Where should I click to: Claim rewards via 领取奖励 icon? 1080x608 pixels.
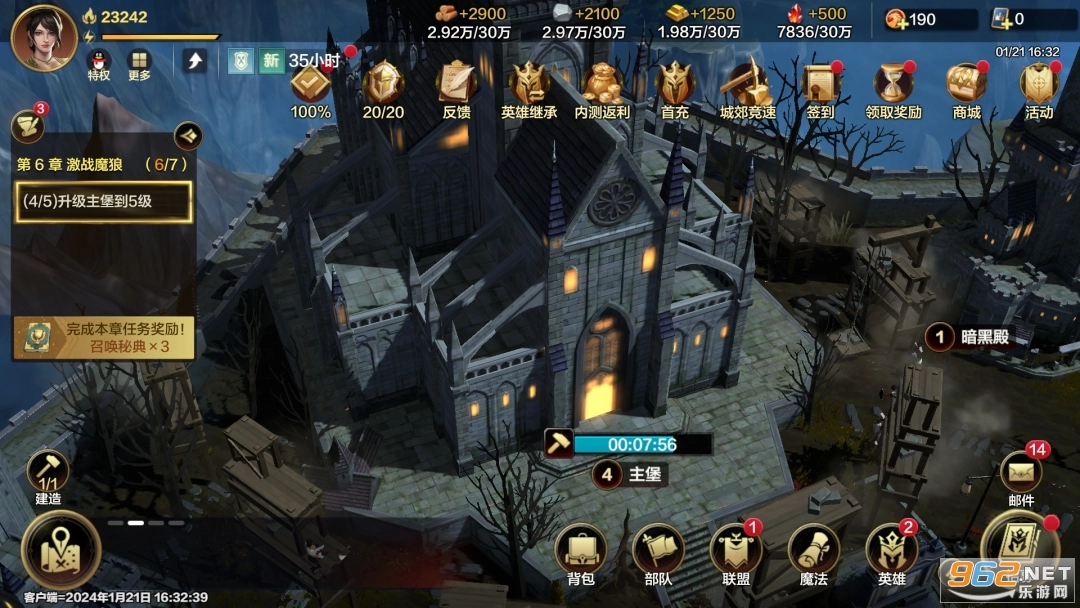coord(893,84)
